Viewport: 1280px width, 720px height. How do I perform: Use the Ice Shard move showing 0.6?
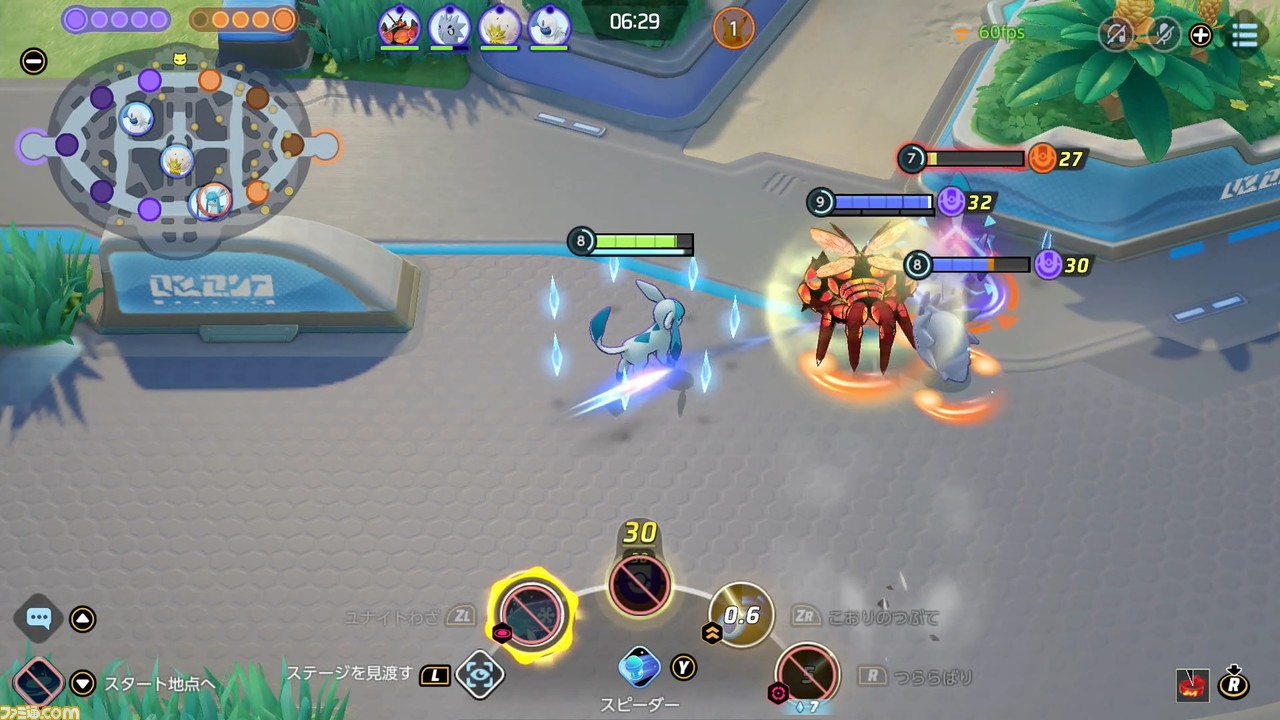point(741,614)
